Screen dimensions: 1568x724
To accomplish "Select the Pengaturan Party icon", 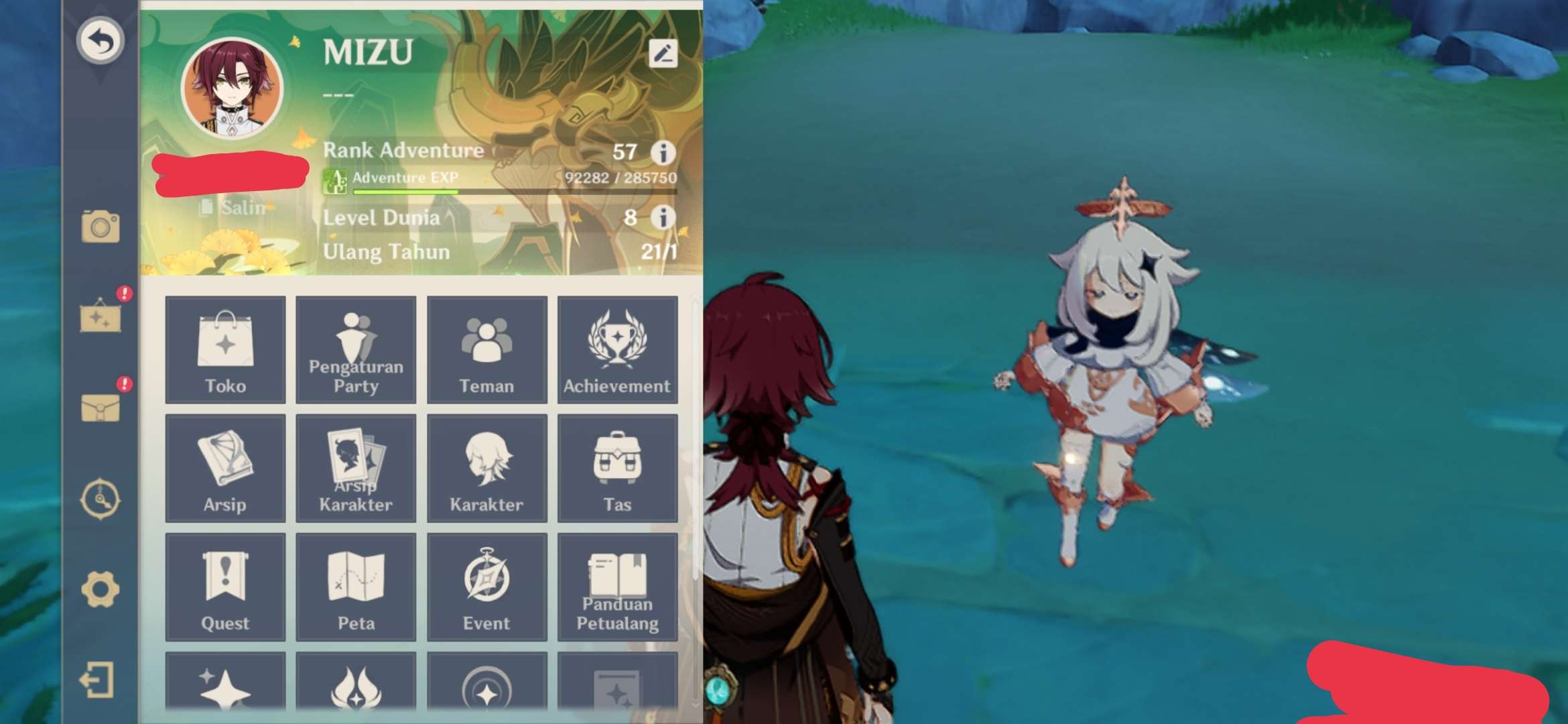I will [355, 349].
